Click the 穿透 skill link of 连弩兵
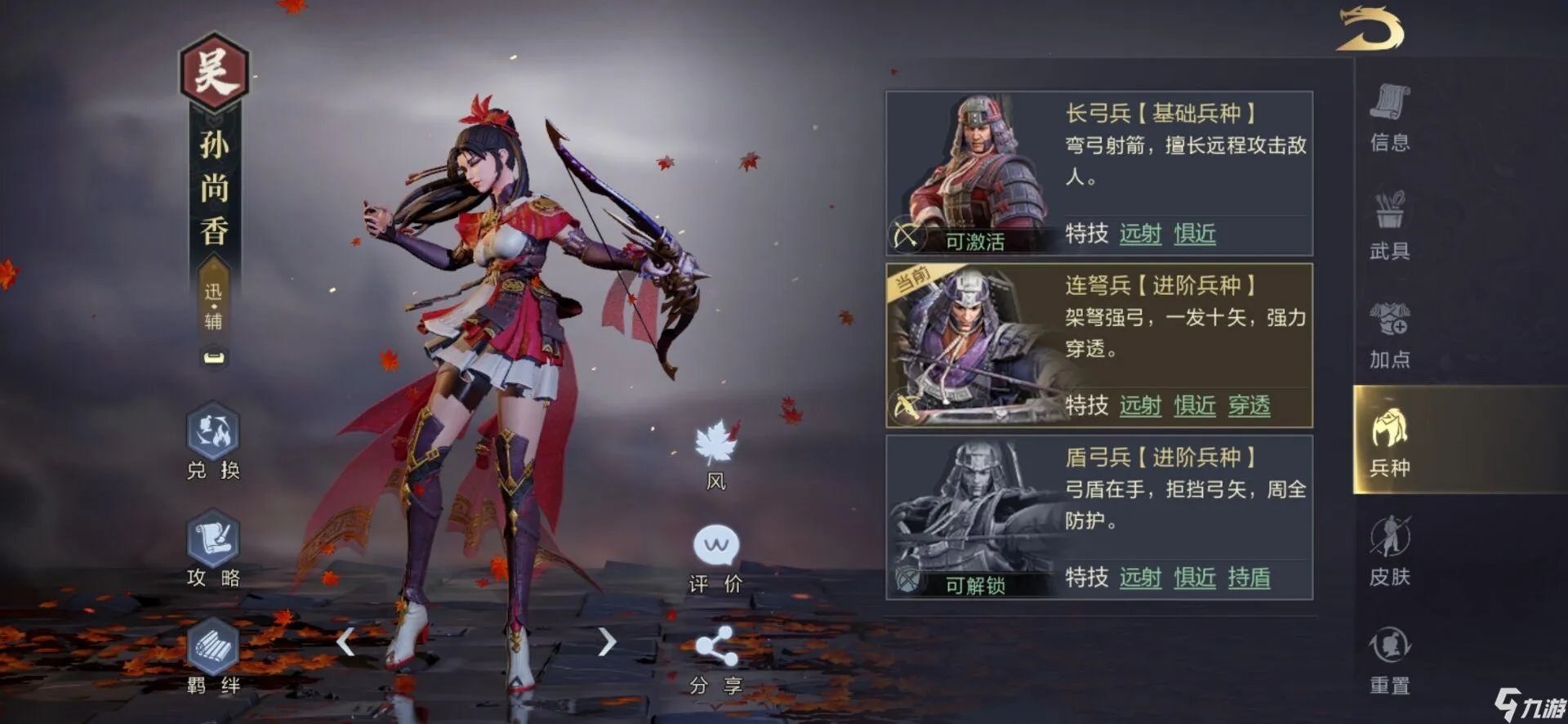 click(1251, 406)
